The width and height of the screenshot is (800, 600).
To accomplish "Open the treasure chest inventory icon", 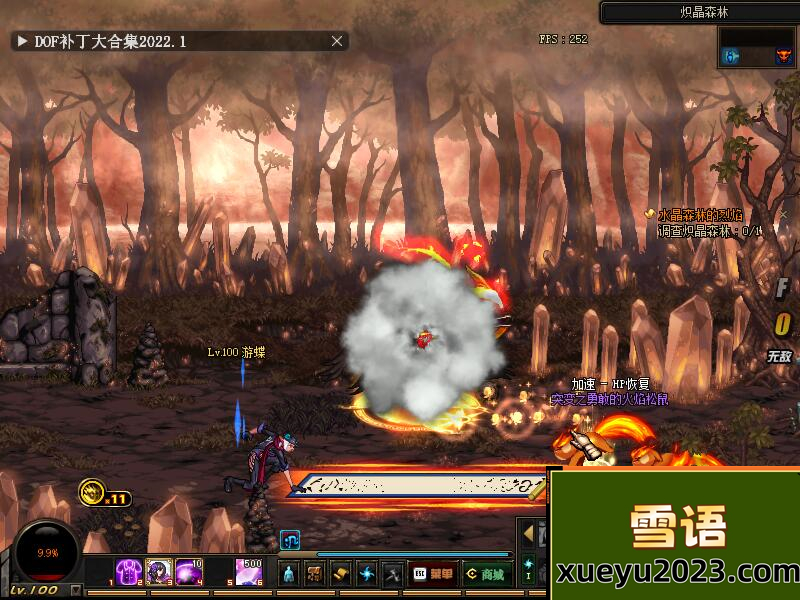I will pos(315,574).
